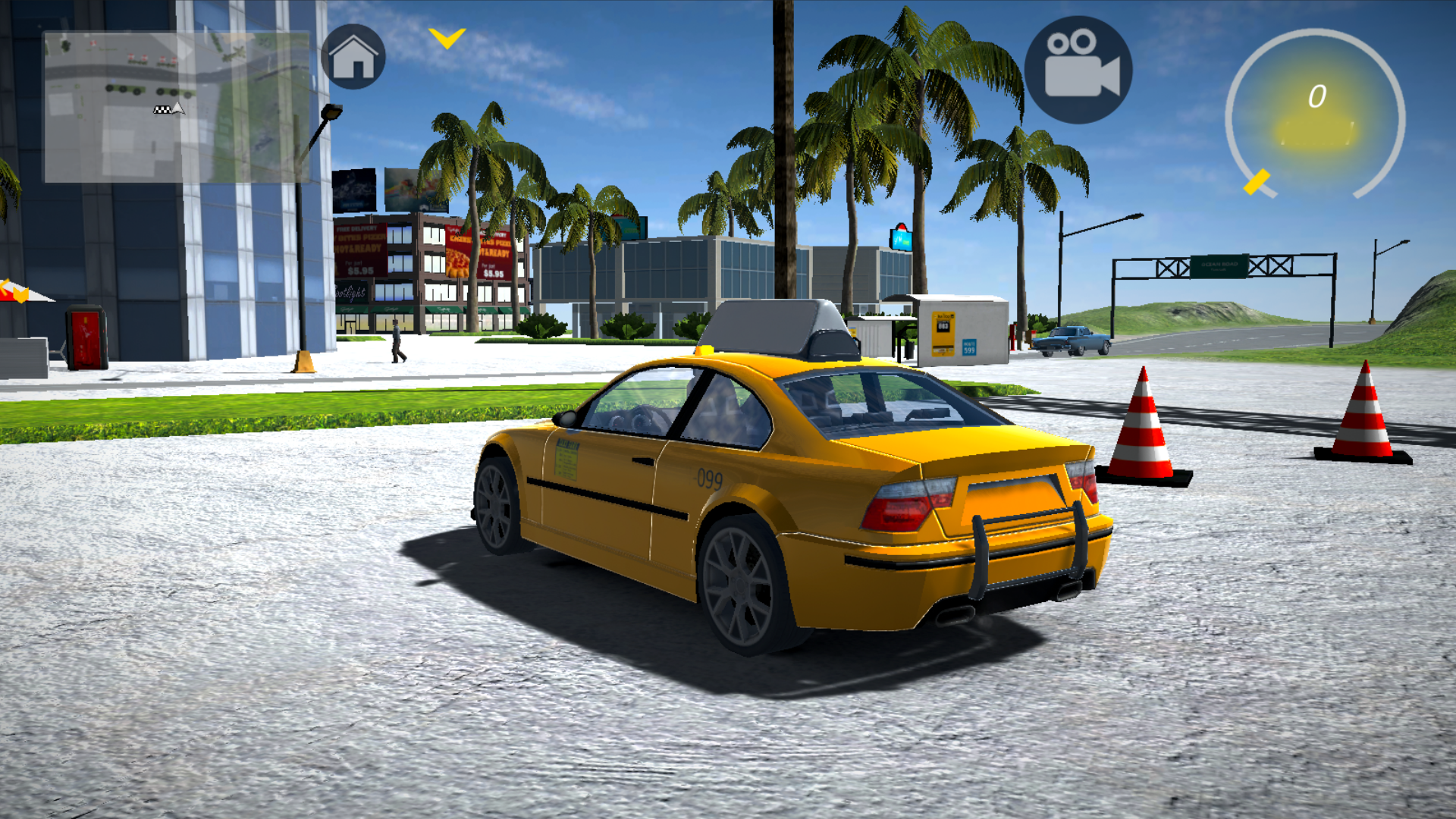Tap the checkered taxi marker on the minimap
Image resolution: width=1456 pixels, height=819 pixels.
coord(163,111)
